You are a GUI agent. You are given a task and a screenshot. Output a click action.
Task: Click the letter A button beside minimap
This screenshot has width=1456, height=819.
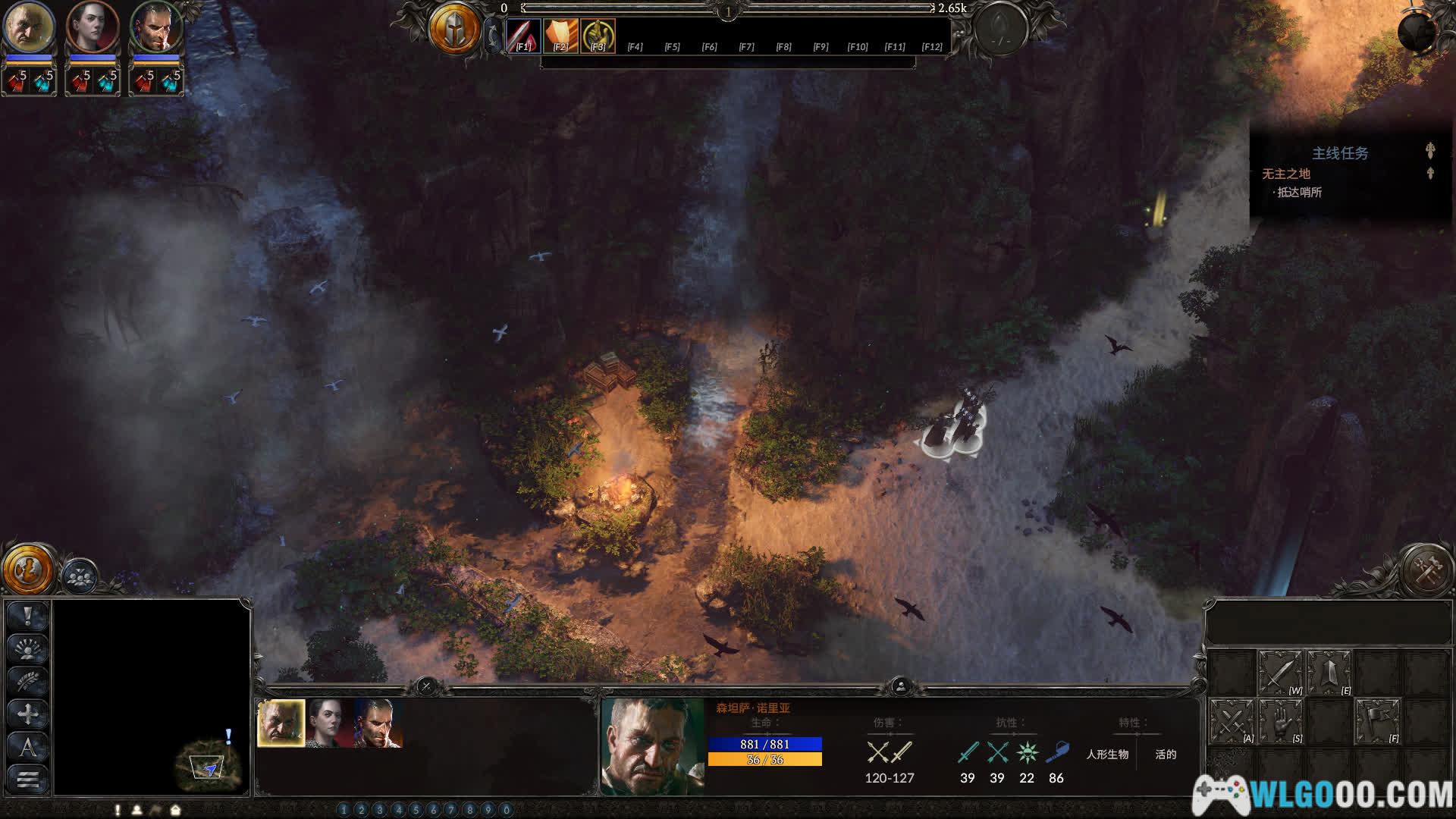coord(28,747)
